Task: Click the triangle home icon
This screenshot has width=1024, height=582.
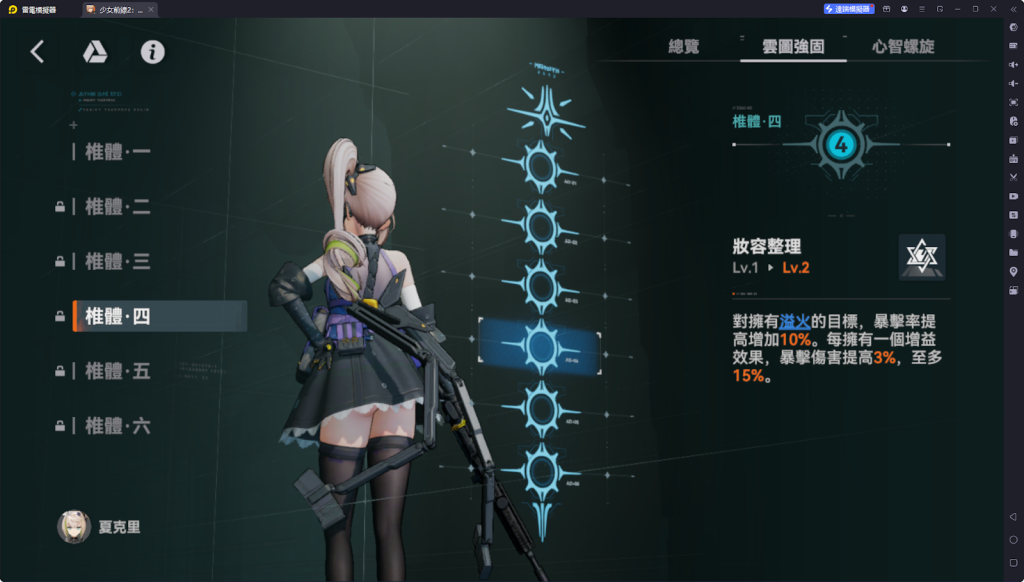Action: (x=95, y=52)
